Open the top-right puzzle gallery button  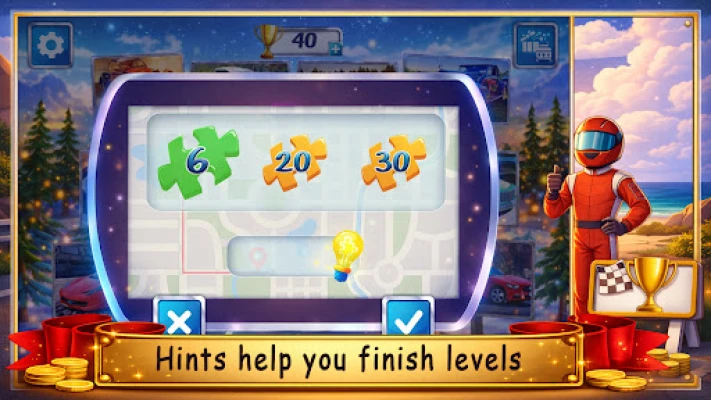(535, 45)
